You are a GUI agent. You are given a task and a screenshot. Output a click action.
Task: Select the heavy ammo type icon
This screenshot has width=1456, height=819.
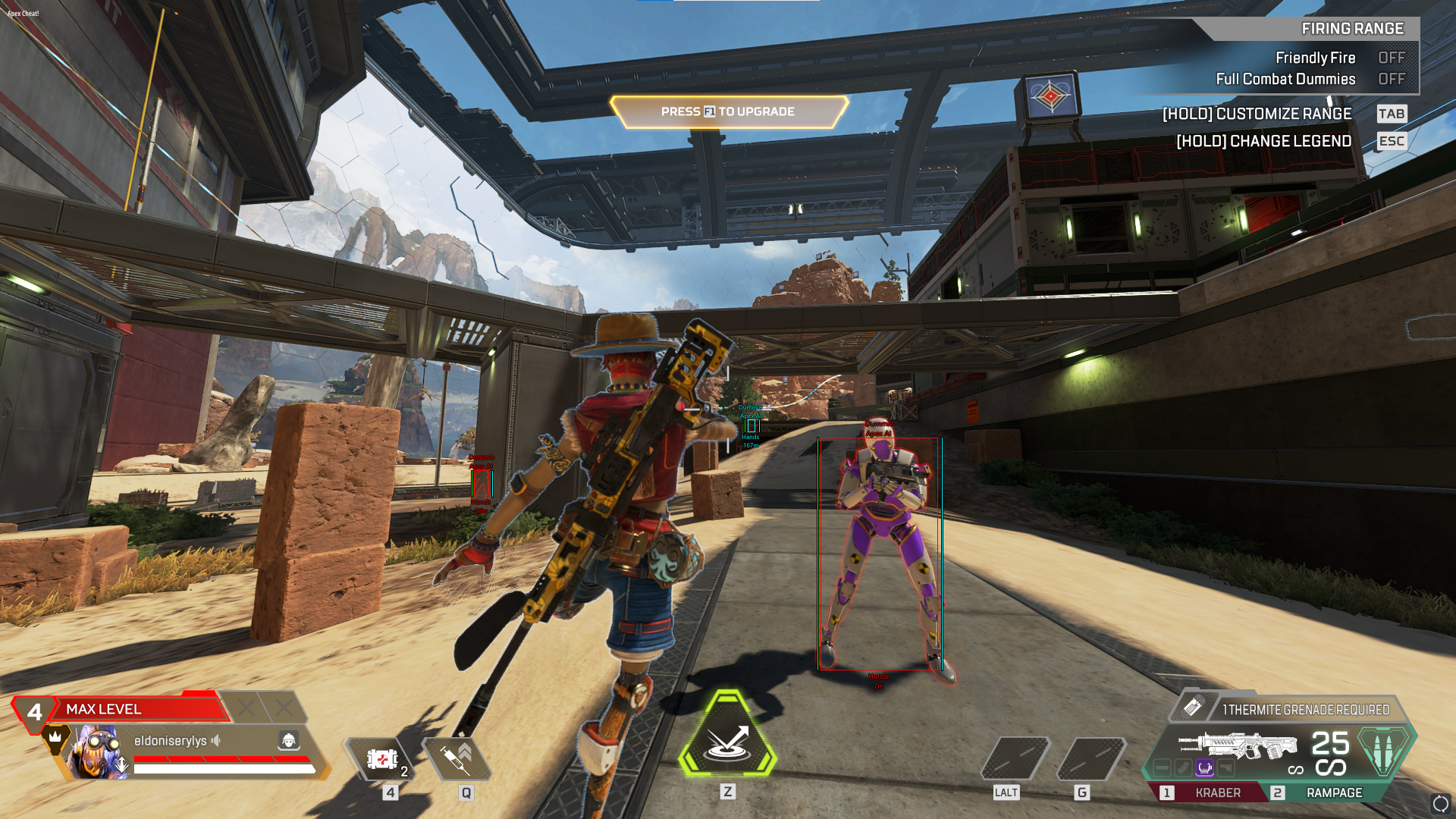pyautogui.click(x=1384, y=749)
